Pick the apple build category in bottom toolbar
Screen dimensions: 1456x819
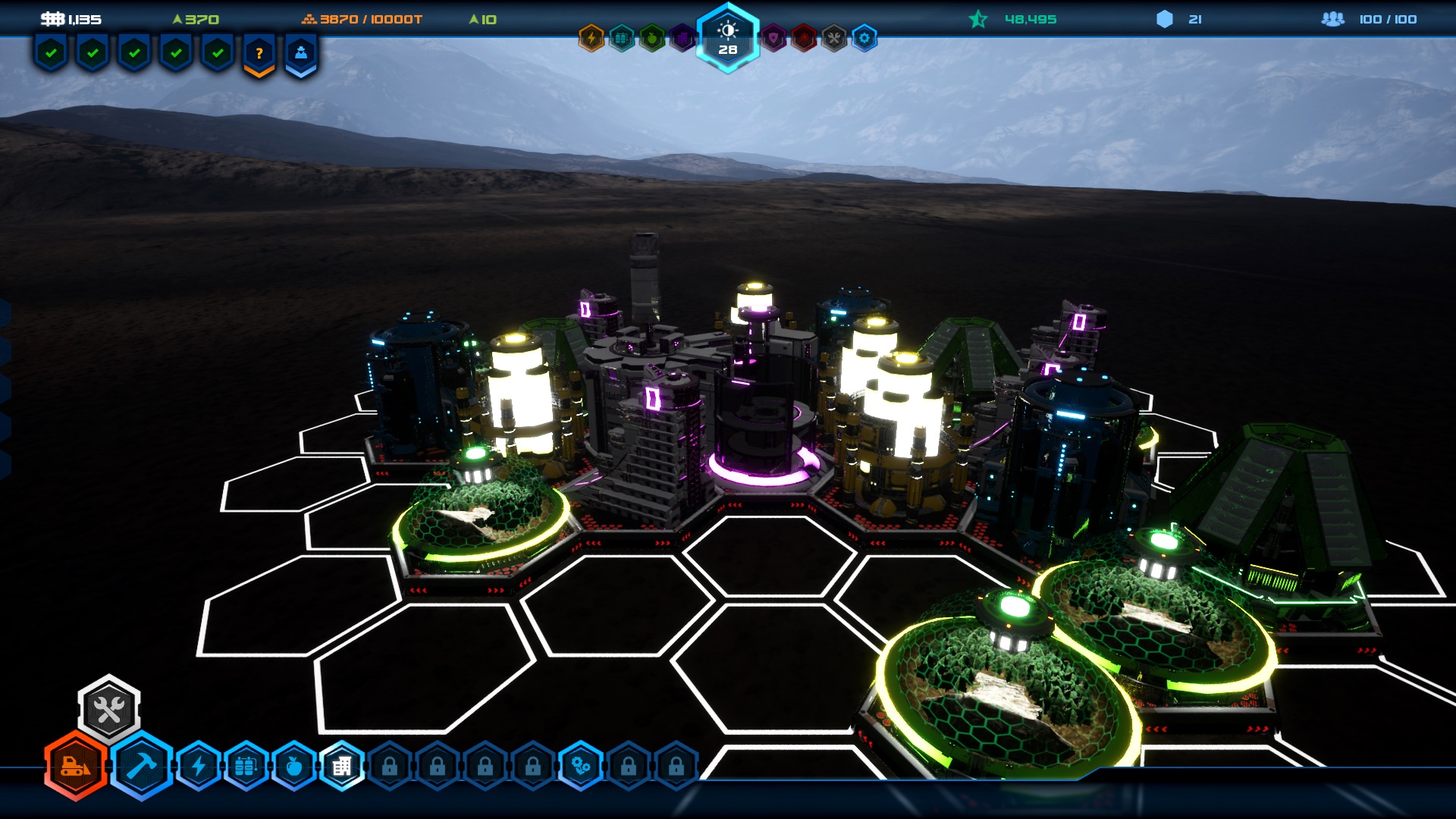point(293,767)
